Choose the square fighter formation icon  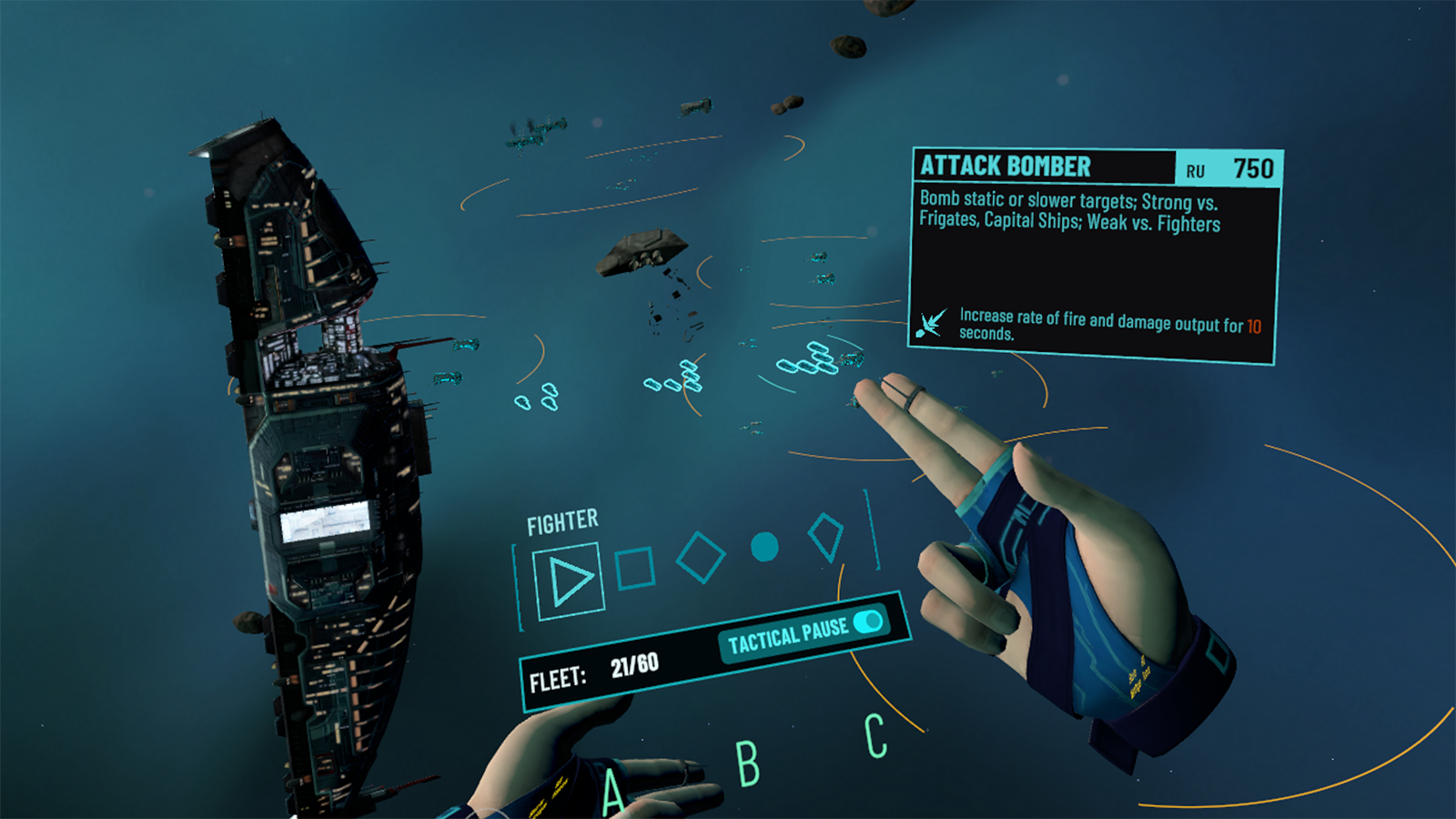pyautogui.click(x=635, y=569)
